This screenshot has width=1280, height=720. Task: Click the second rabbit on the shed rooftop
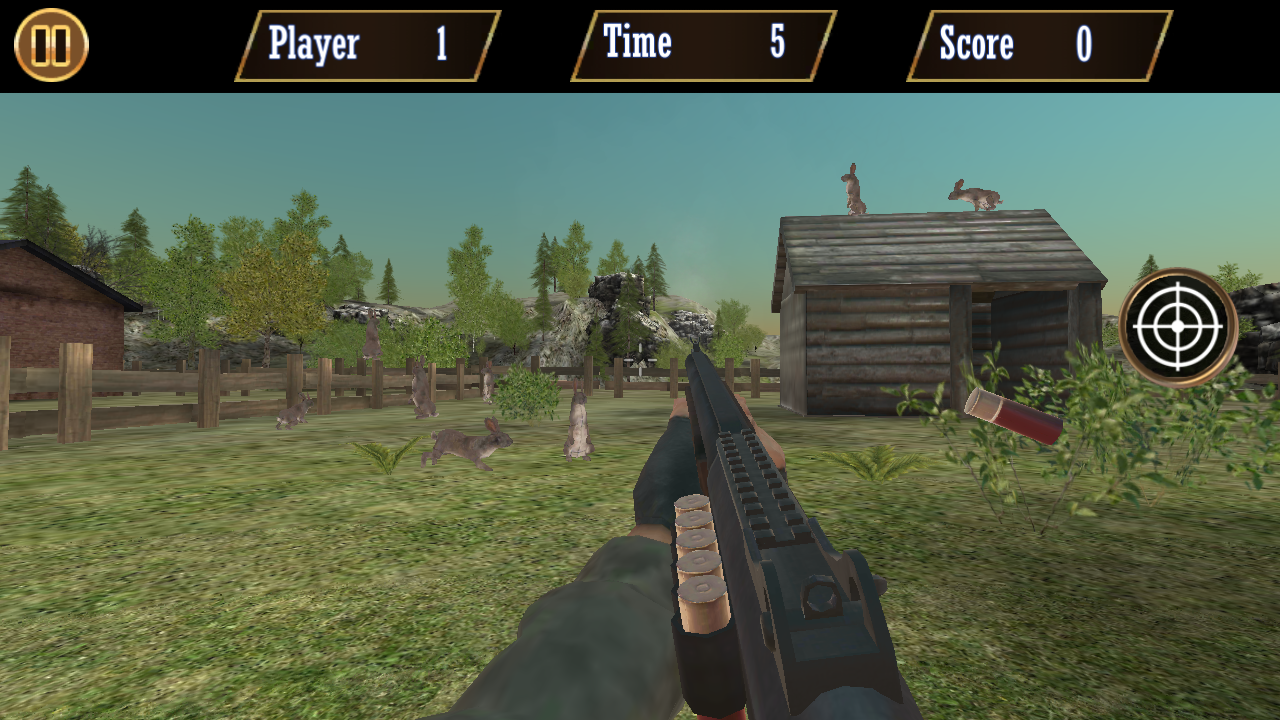(975, 193)
